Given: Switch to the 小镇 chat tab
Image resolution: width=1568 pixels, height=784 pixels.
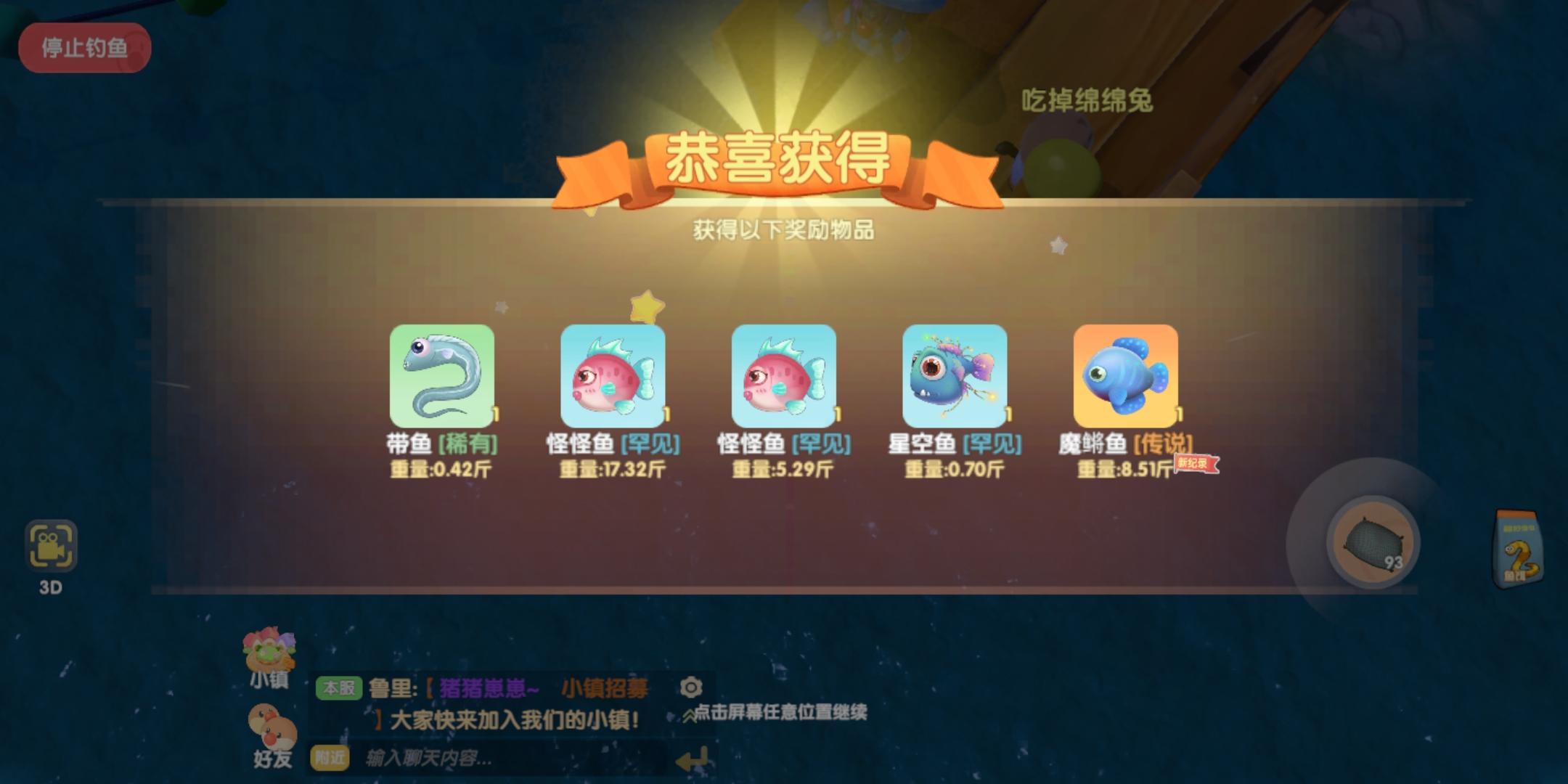Looking at the screenshot, I should point(269,682).
